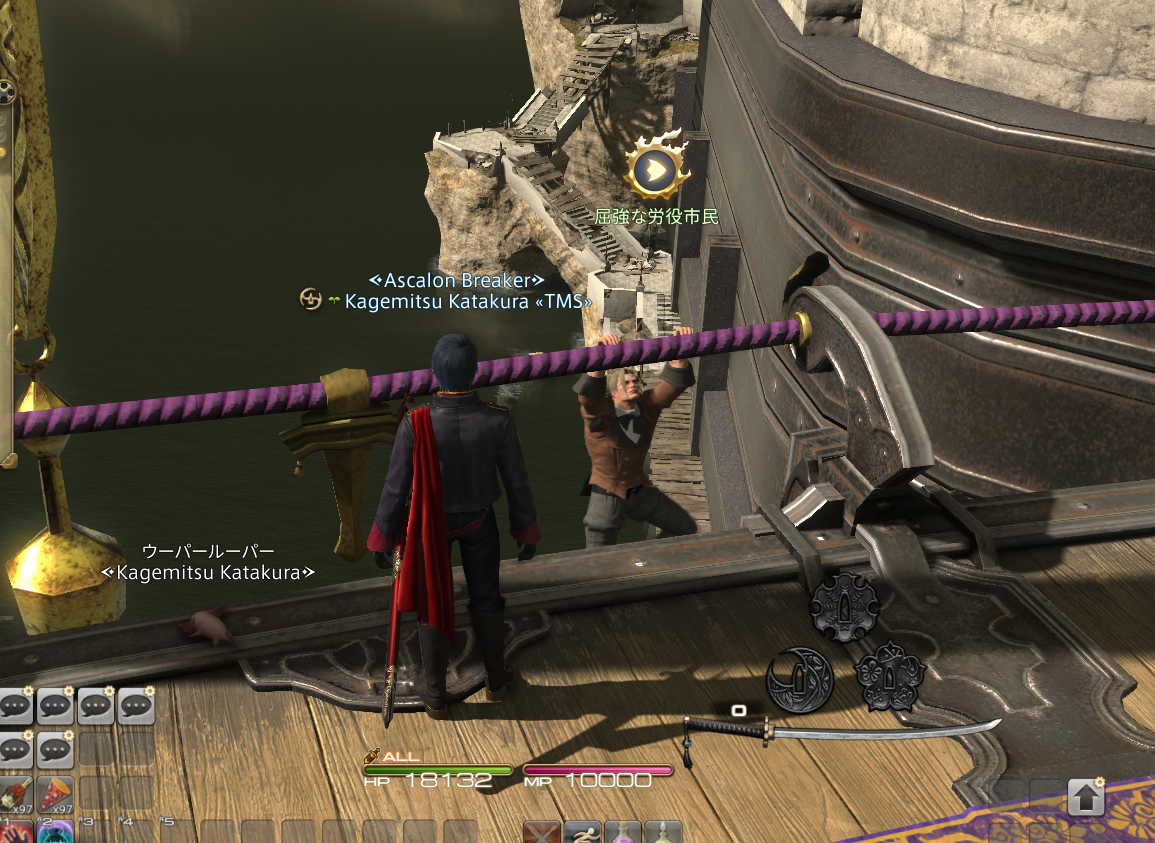Use the pink potion hotbar slot
Image resolution: width=1155 pixels, height=843 pixels.
click(x=623, y=833)
